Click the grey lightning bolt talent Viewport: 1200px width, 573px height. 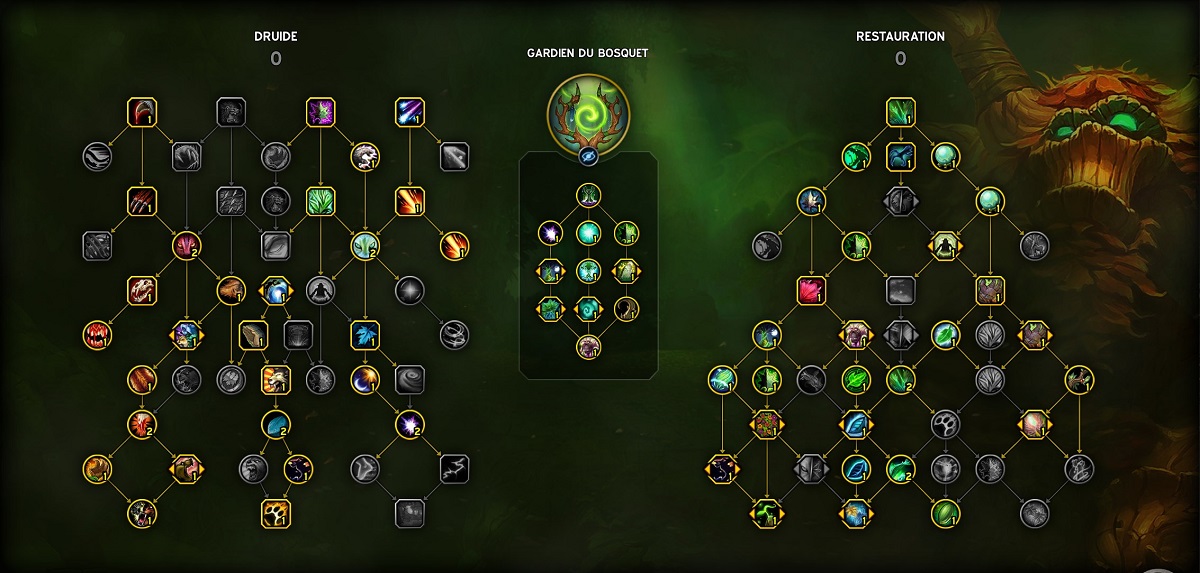[x=453, y=468]
